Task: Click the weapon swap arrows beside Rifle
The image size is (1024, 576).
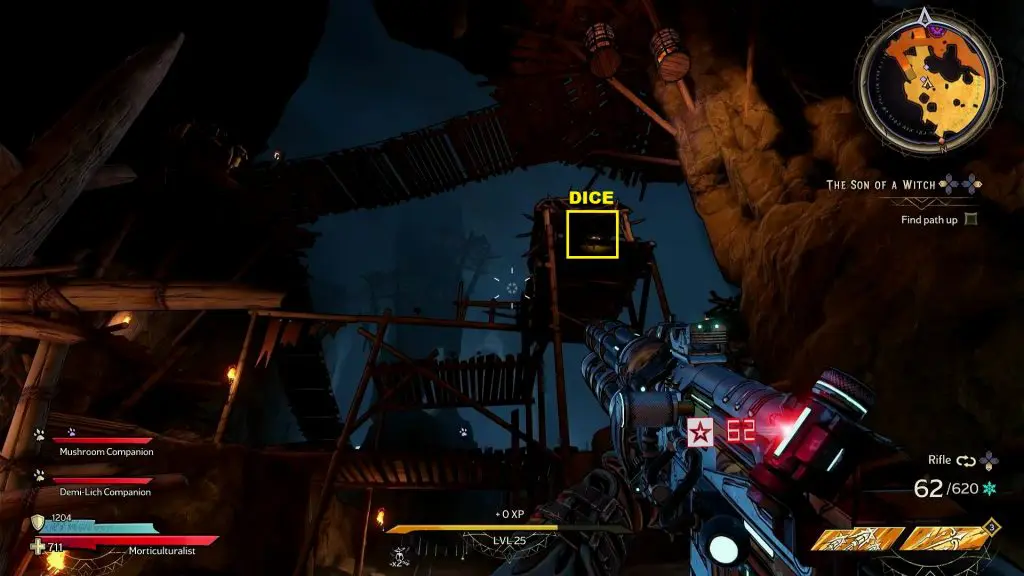Action: [965, 460]
